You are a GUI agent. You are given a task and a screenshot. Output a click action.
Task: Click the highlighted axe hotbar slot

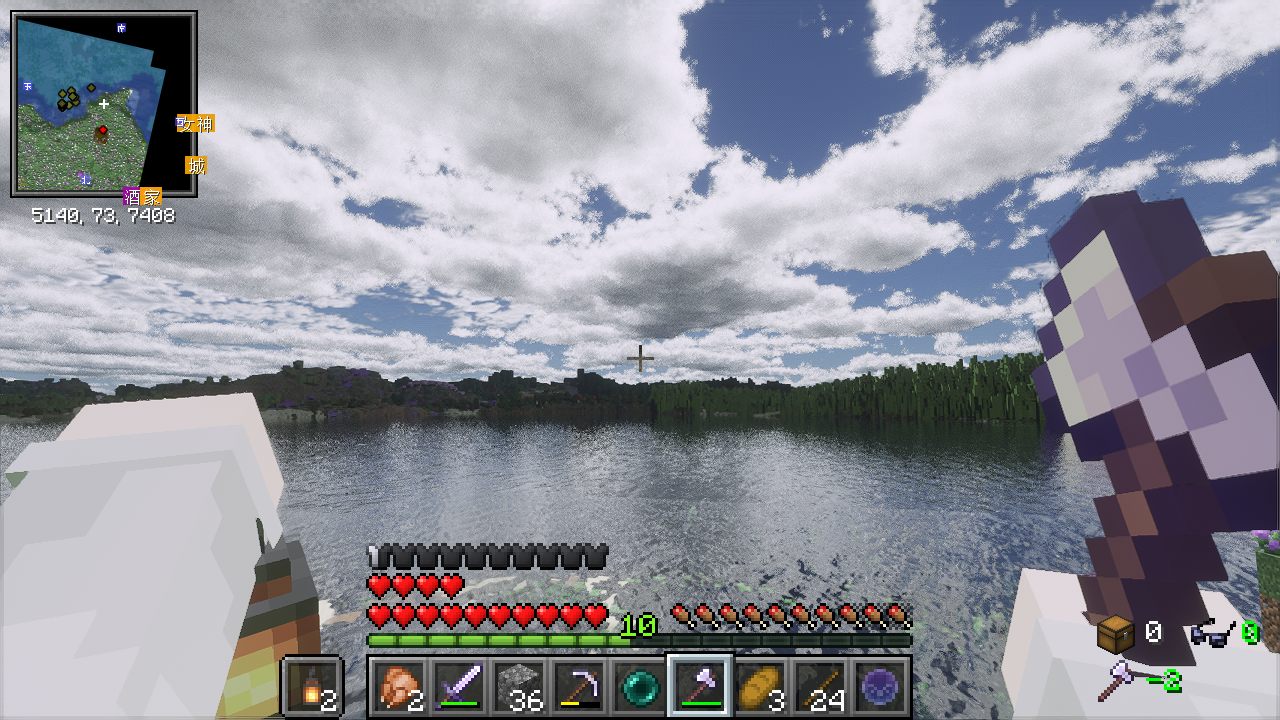coord(699,686)
